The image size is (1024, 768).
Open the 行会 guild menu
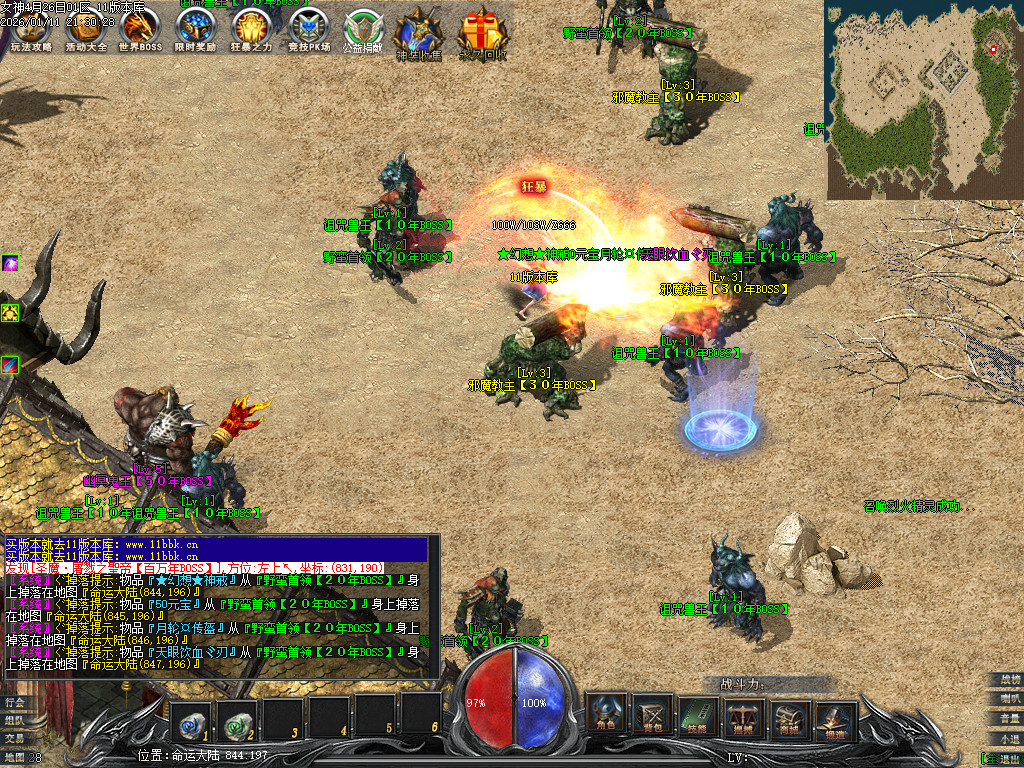[x=14, y=703]
